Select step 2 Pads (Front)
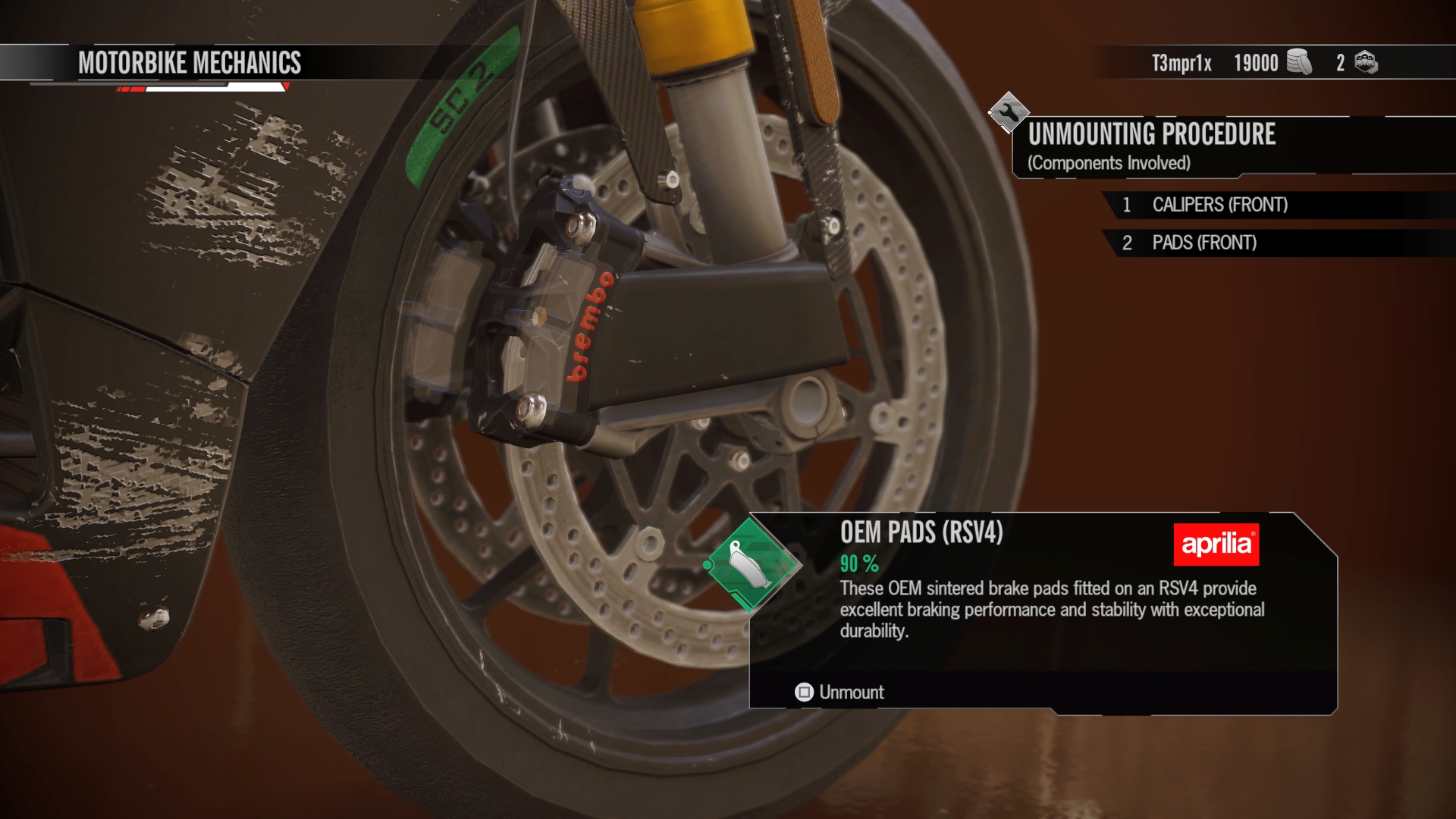Screen dimensions: 1456x819 coord(1213,243)
